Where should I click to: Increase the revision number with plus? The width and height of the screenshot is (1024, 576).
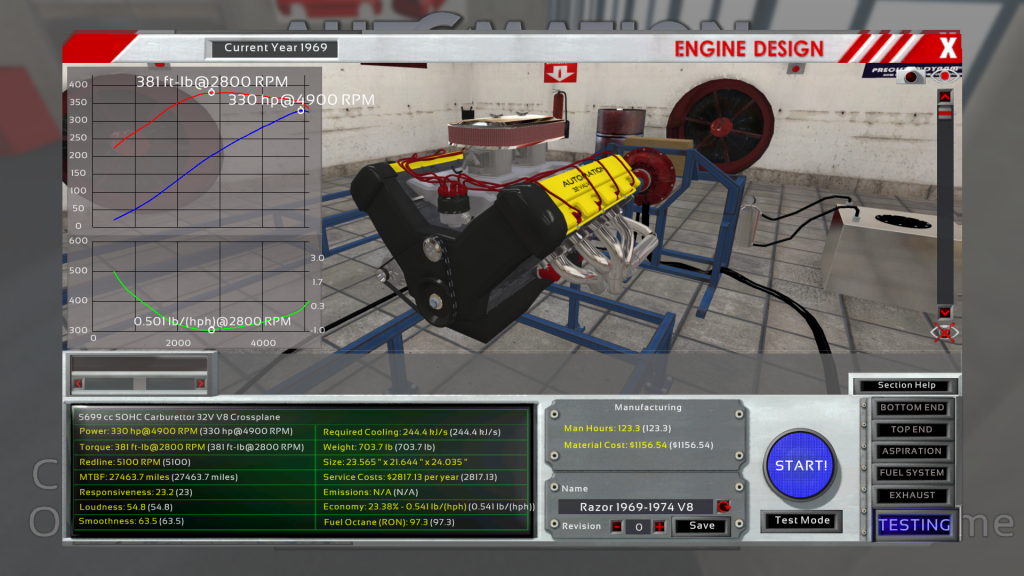click(659, 527)
